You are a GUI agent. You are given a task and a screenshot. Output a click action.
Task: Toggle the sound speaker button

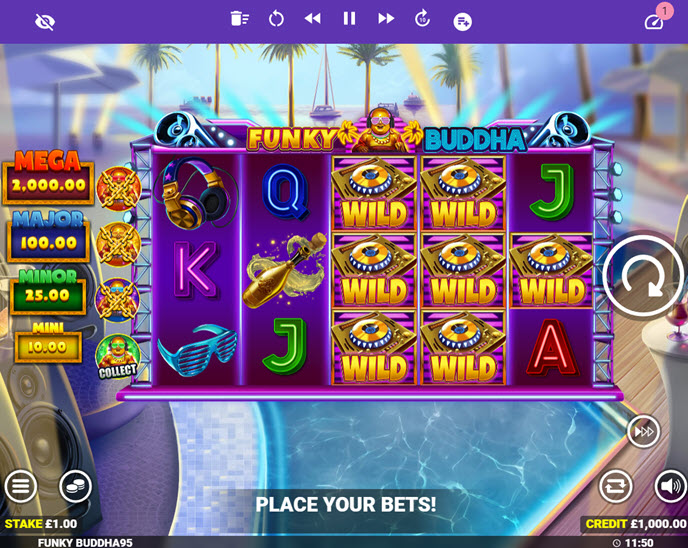point(670,487)
